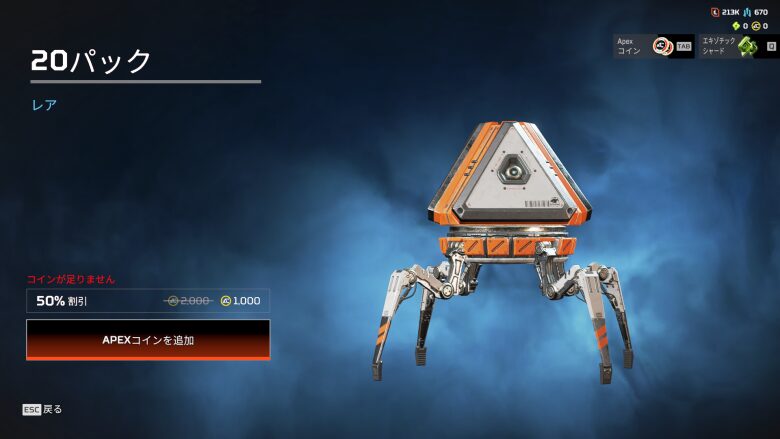Go back with the 戻る button
780x439 pixels.
coord(43,409)
